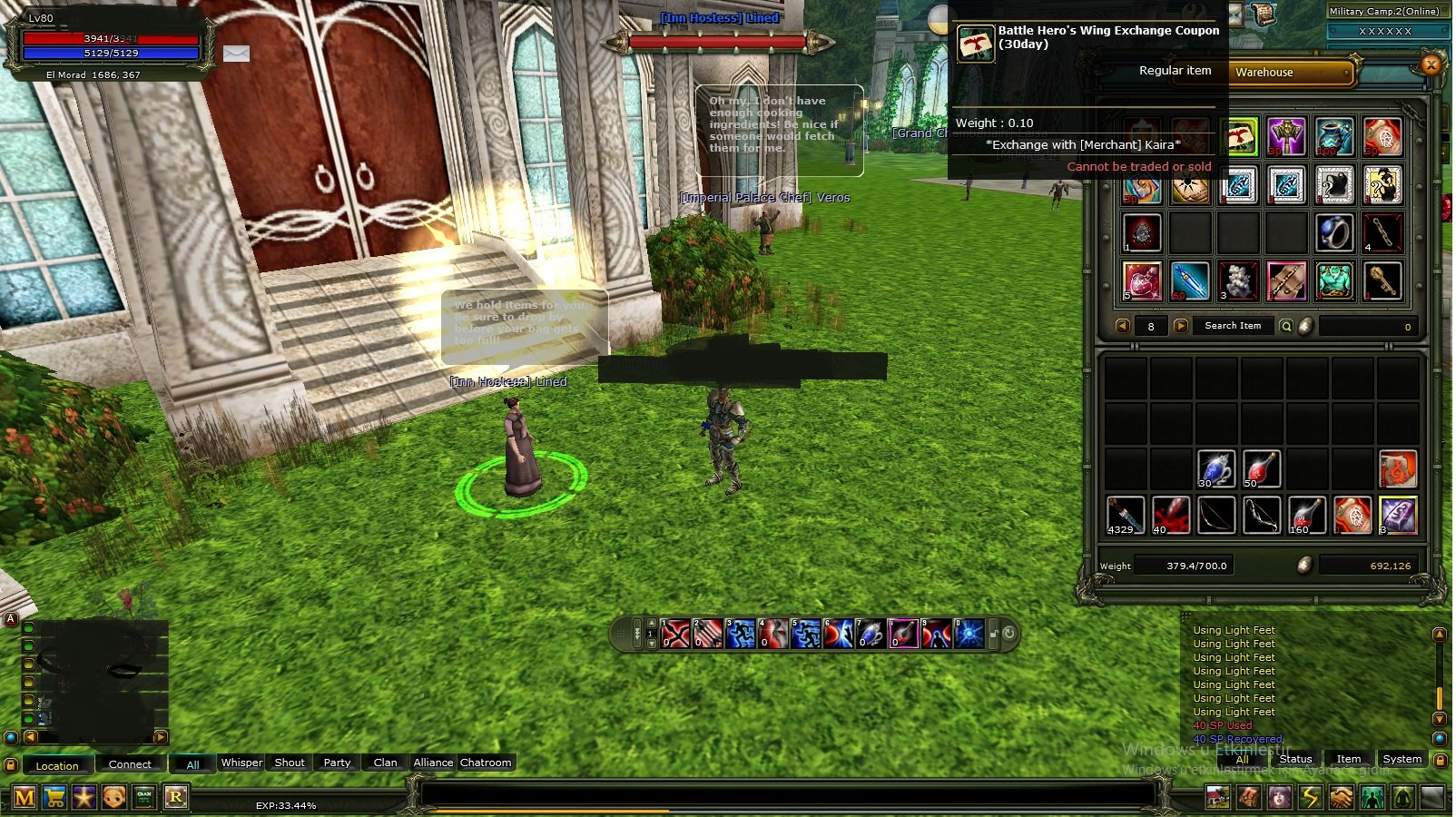Select the Warehouse tab
The image size is (1456, 817).
(x=1292, y=73)
